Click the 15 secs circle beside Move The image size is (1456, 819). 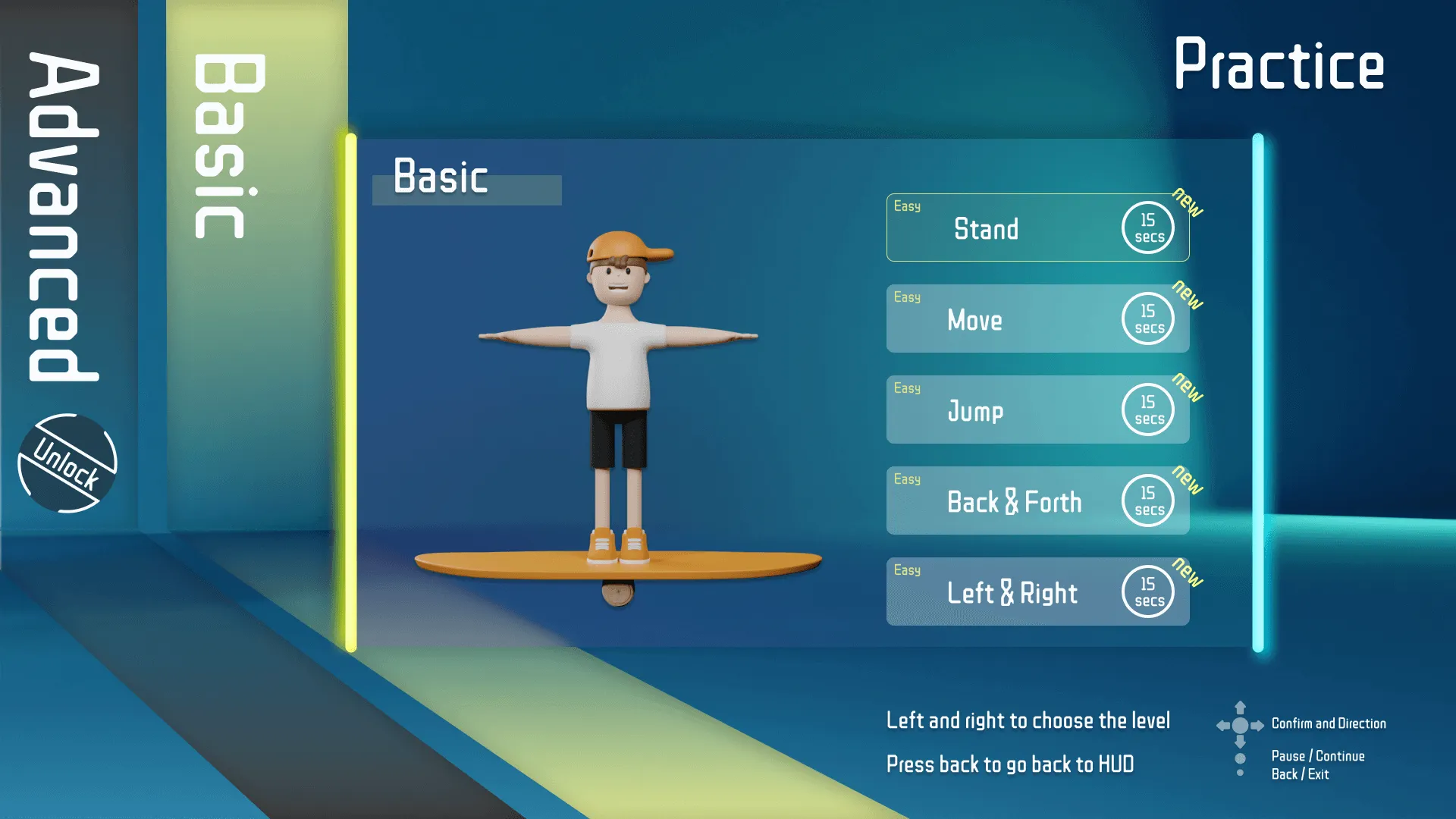click(x=1147, y=318)
